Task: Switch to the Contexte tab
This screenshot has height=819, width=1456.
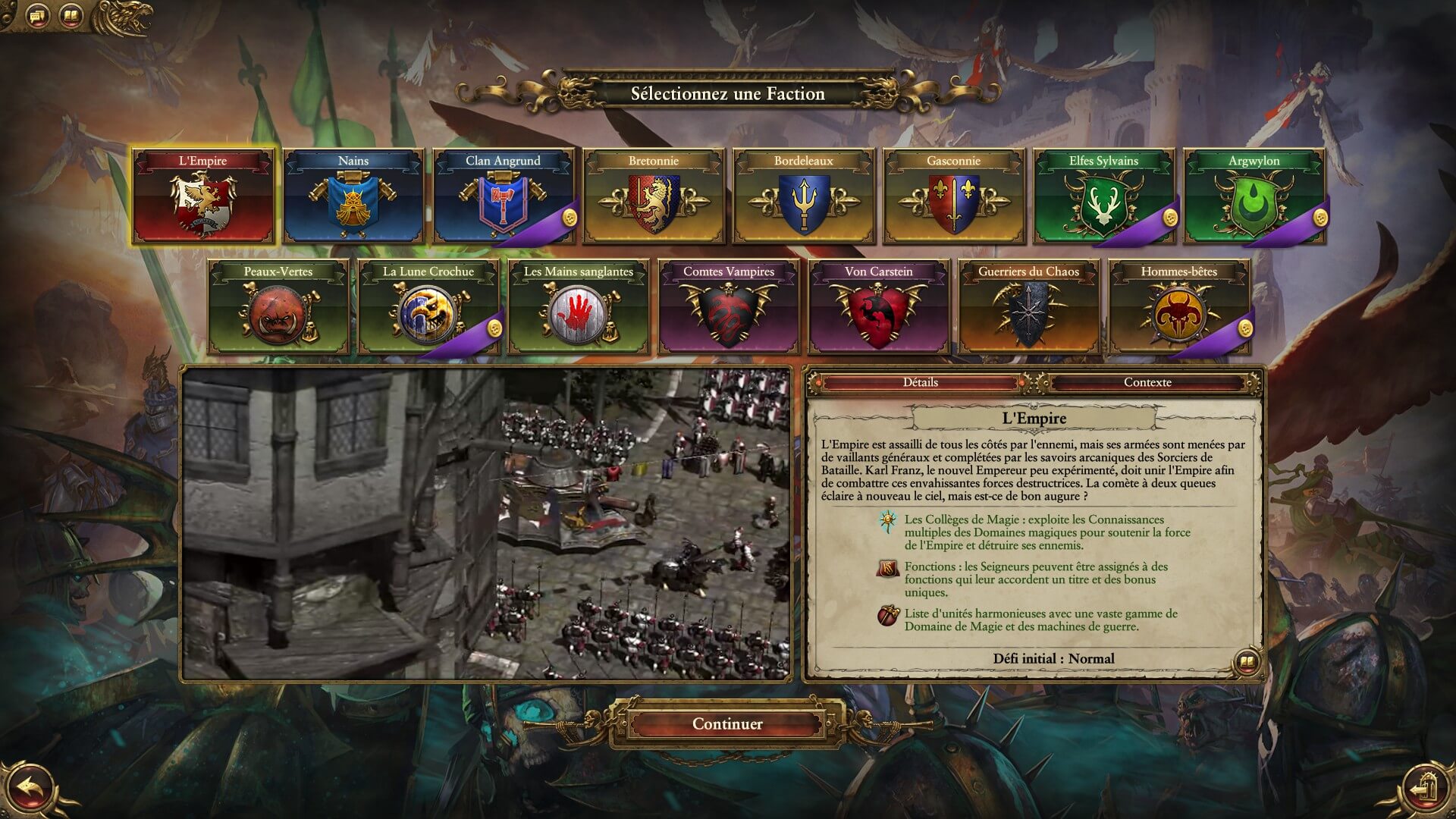Action: pos(1147,382)
